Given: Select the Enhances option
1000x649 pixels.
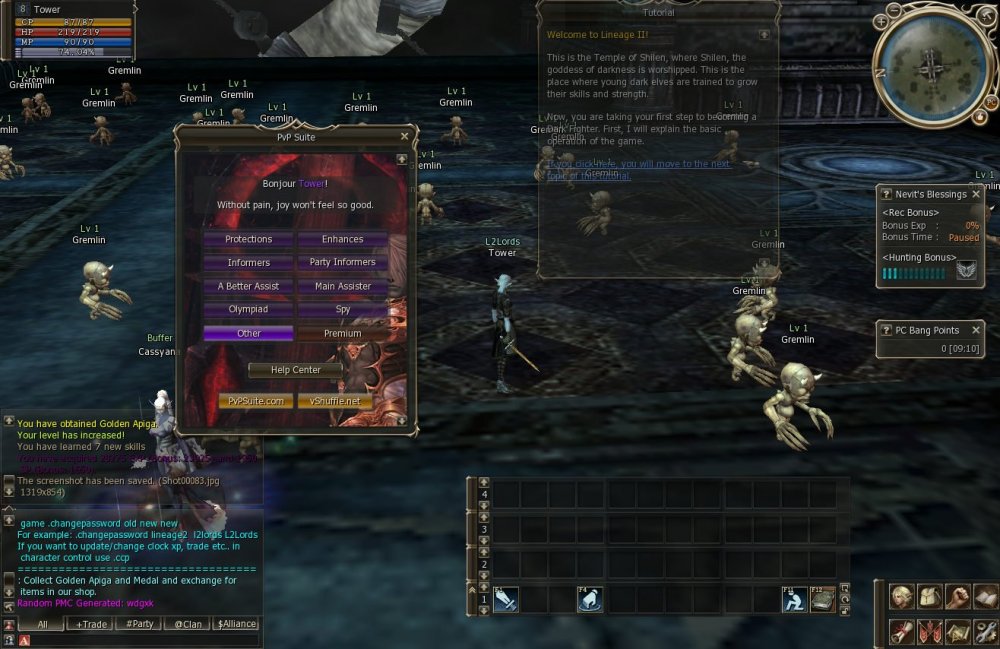Looking at the screenshot, I should point(343,240).
